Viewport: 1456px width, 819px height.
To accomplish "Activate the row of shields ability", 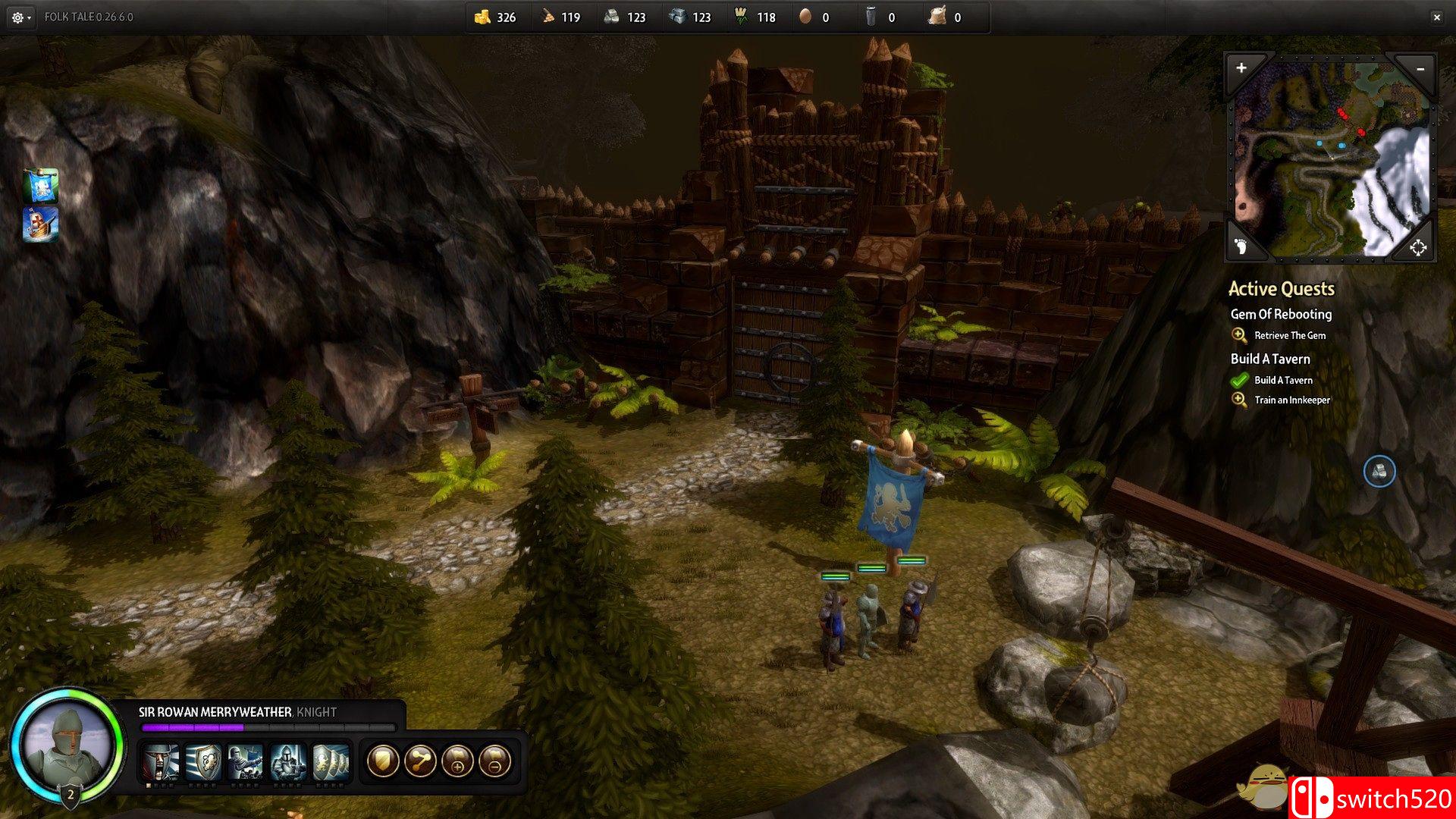I will point(331,761).
